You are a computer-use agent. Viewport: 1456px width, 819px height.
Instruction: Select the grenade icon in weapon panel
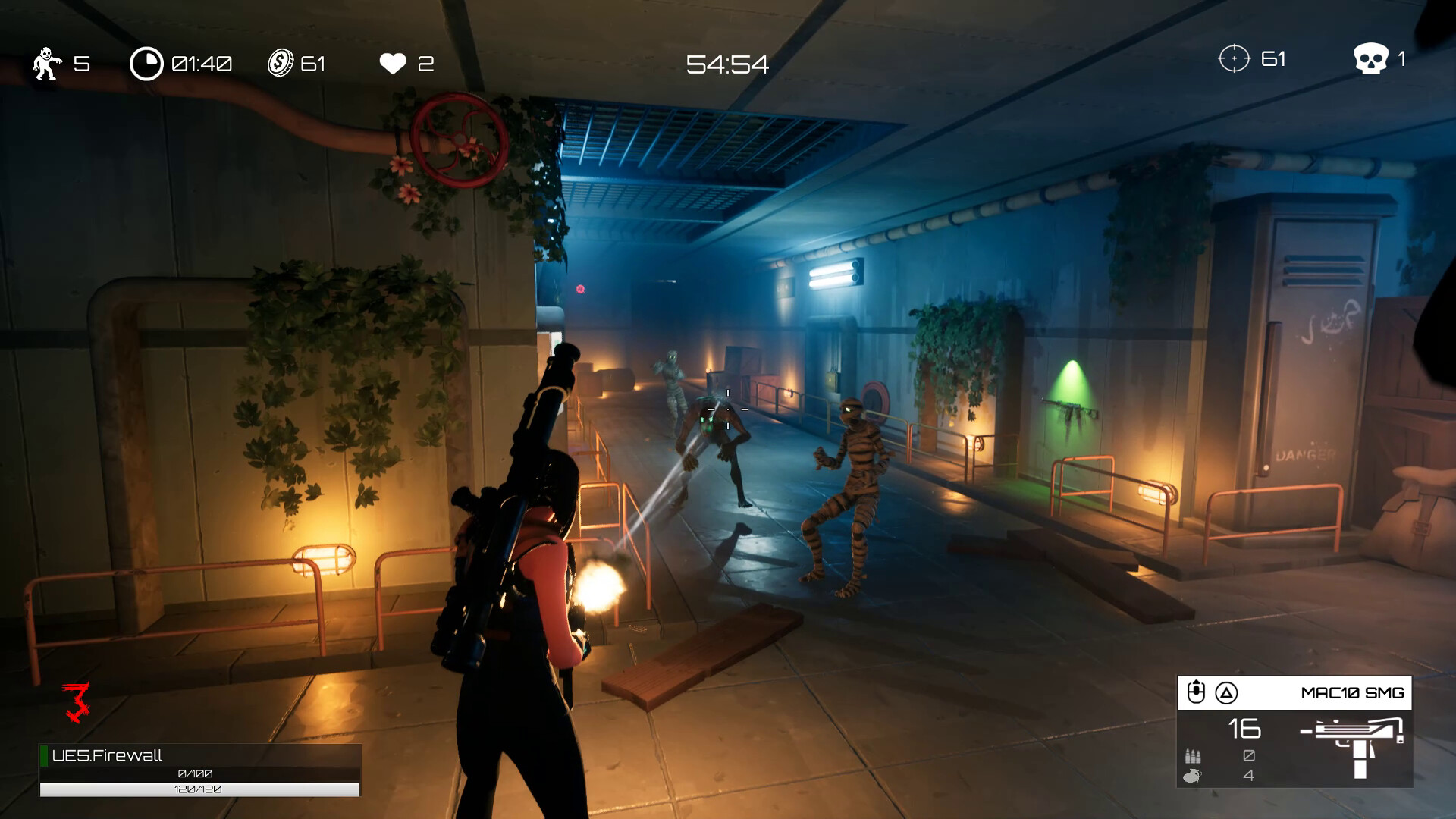1192,775
